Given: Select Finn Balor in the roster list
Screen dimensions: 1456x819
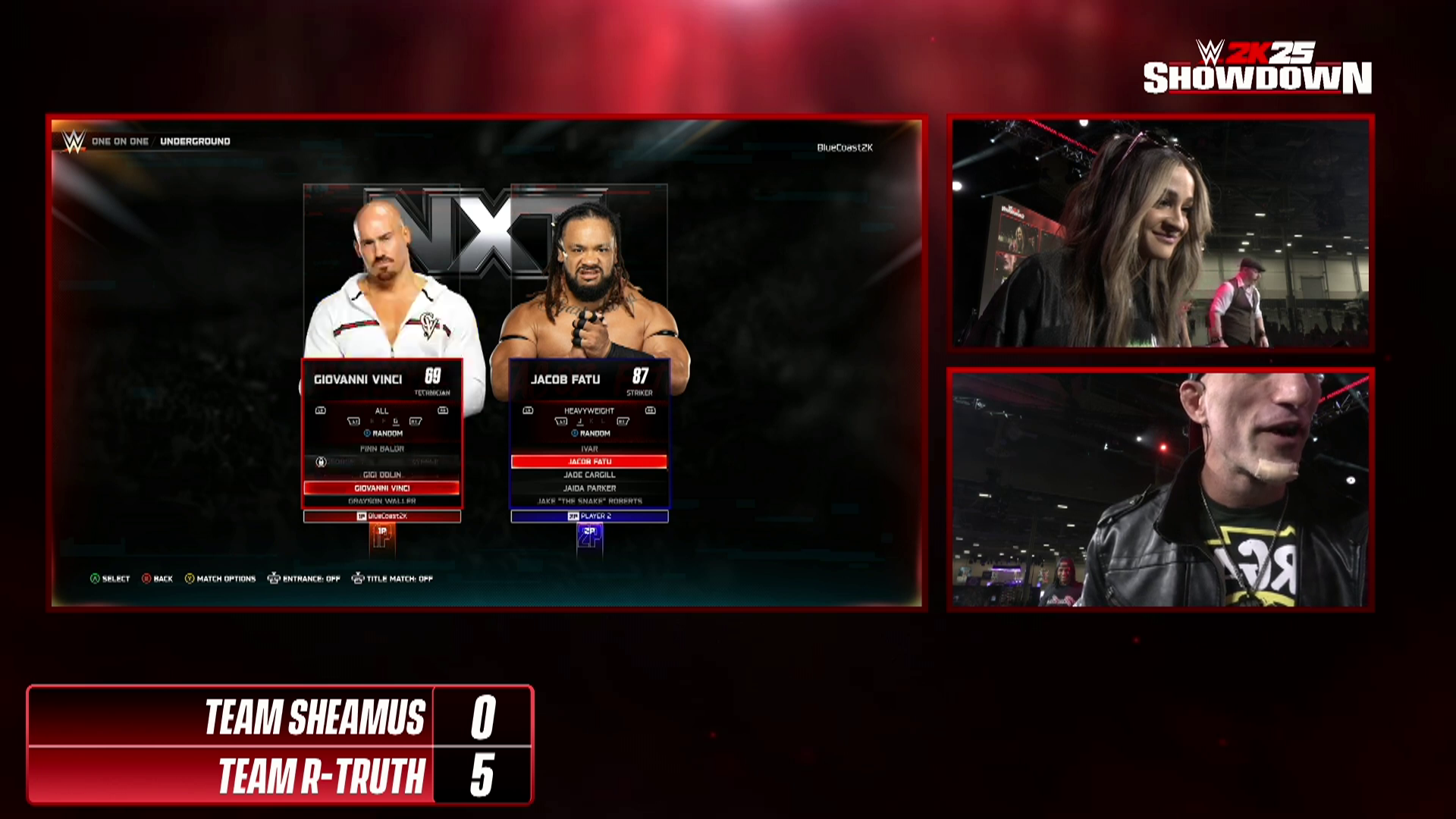Looking at the screenshot, I should [382, 449].
